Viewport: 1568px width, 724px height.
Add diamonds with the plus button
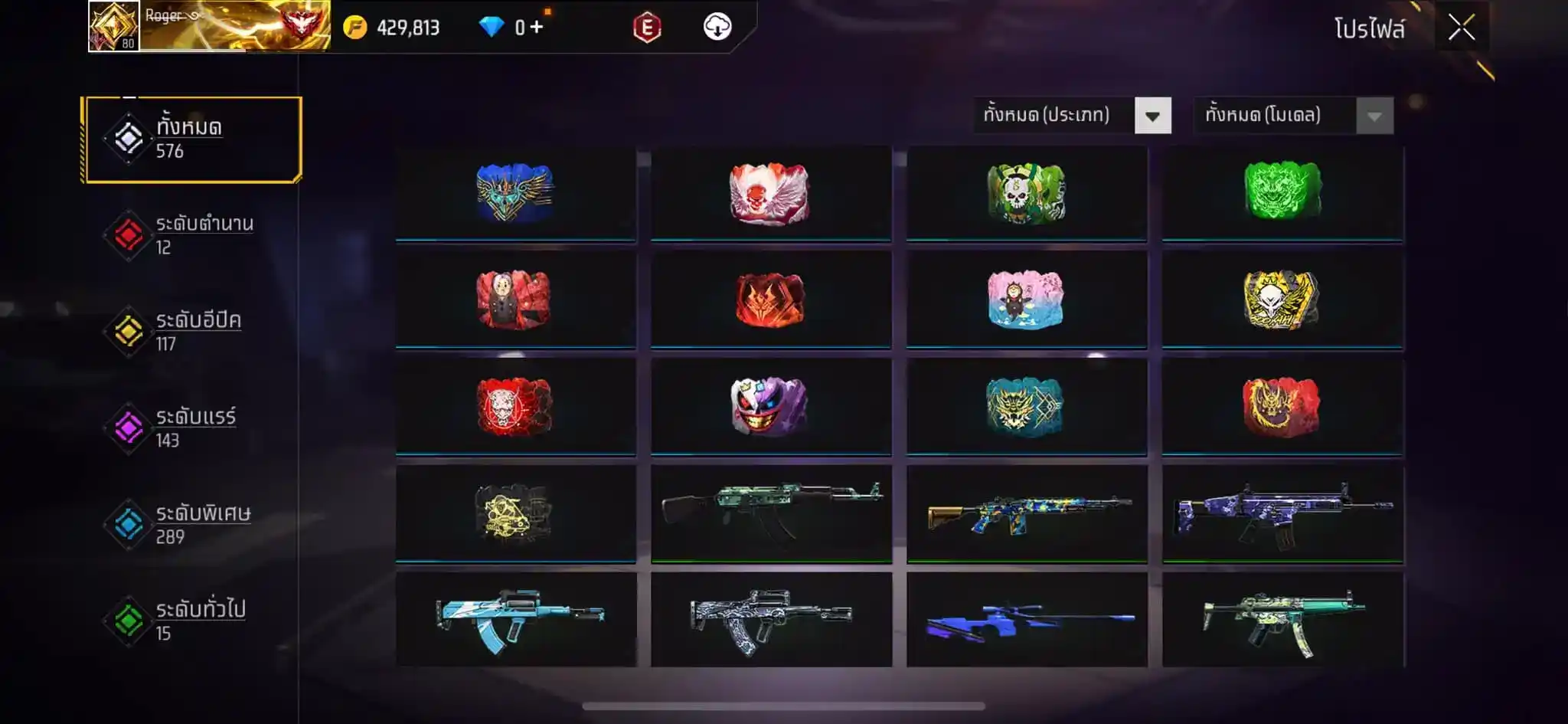coord(537,28)
